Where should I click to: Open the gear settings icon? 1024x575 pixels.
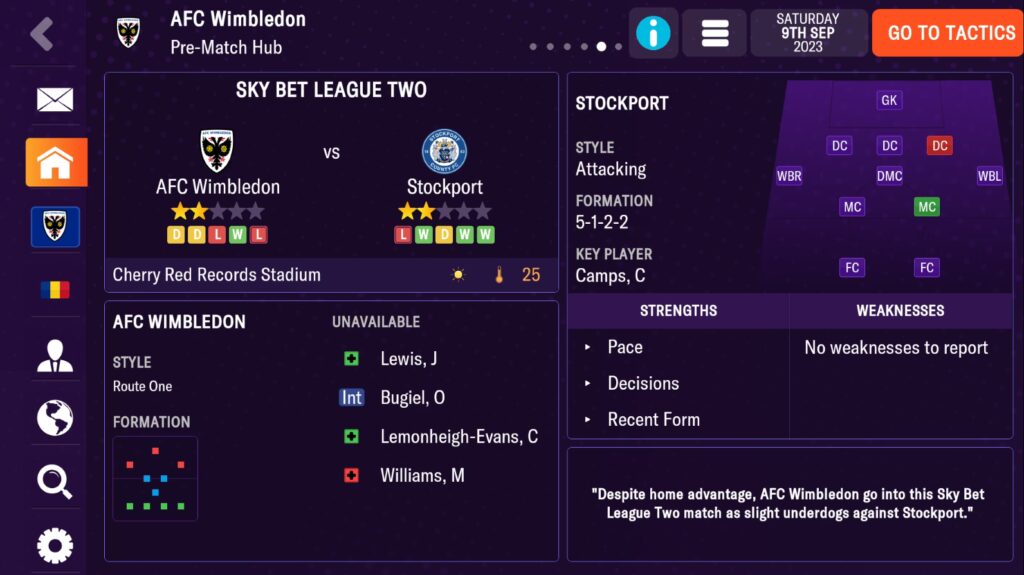pyautogui.click(x=55, y=545)
